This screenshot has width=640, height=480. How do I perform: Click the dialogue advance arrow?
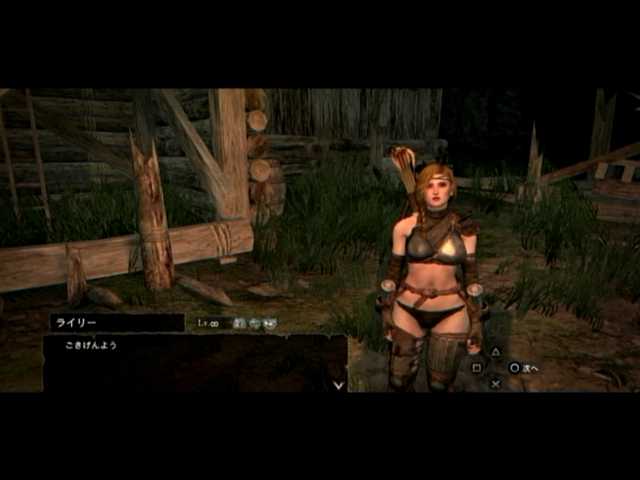coord(338,383)
